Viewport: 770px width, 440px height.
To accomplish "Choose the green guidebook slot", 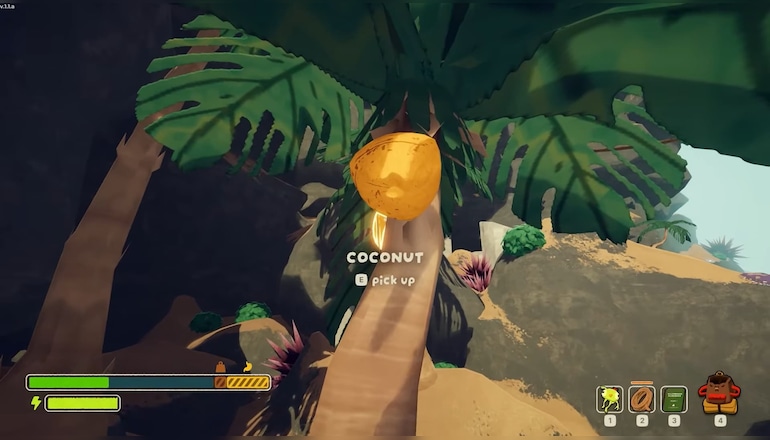I will pyautogui.click(x=674, y=400).
